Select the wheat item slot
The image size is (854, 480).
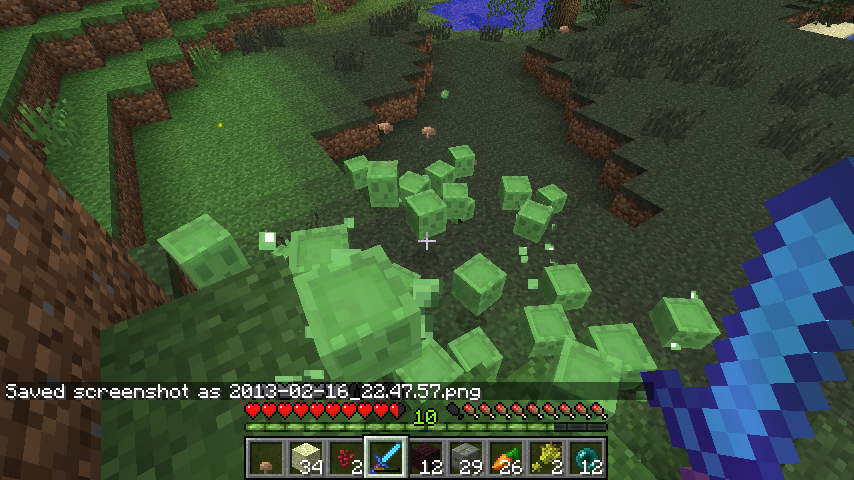pyautogui.click(x=546, y=459)
